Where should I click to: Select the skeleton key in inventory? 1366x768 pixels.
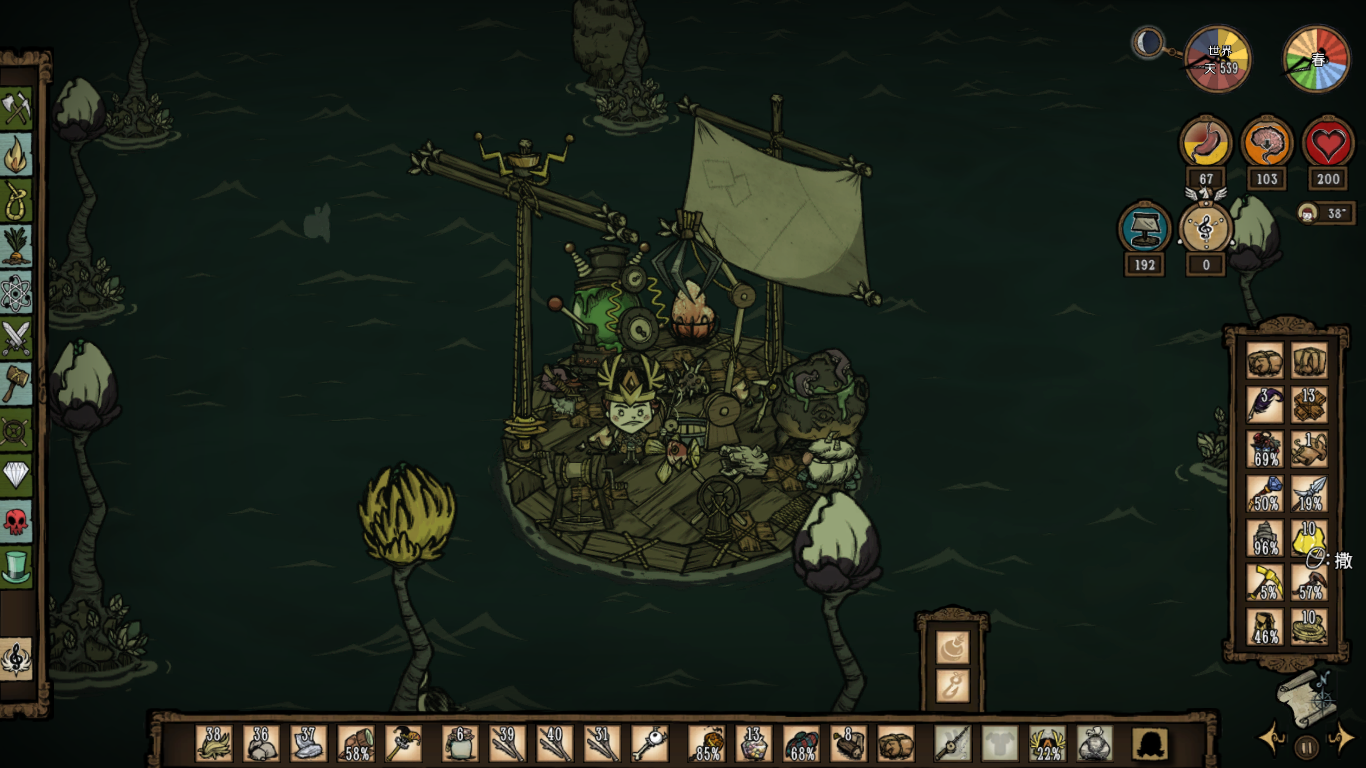[649, 744]
